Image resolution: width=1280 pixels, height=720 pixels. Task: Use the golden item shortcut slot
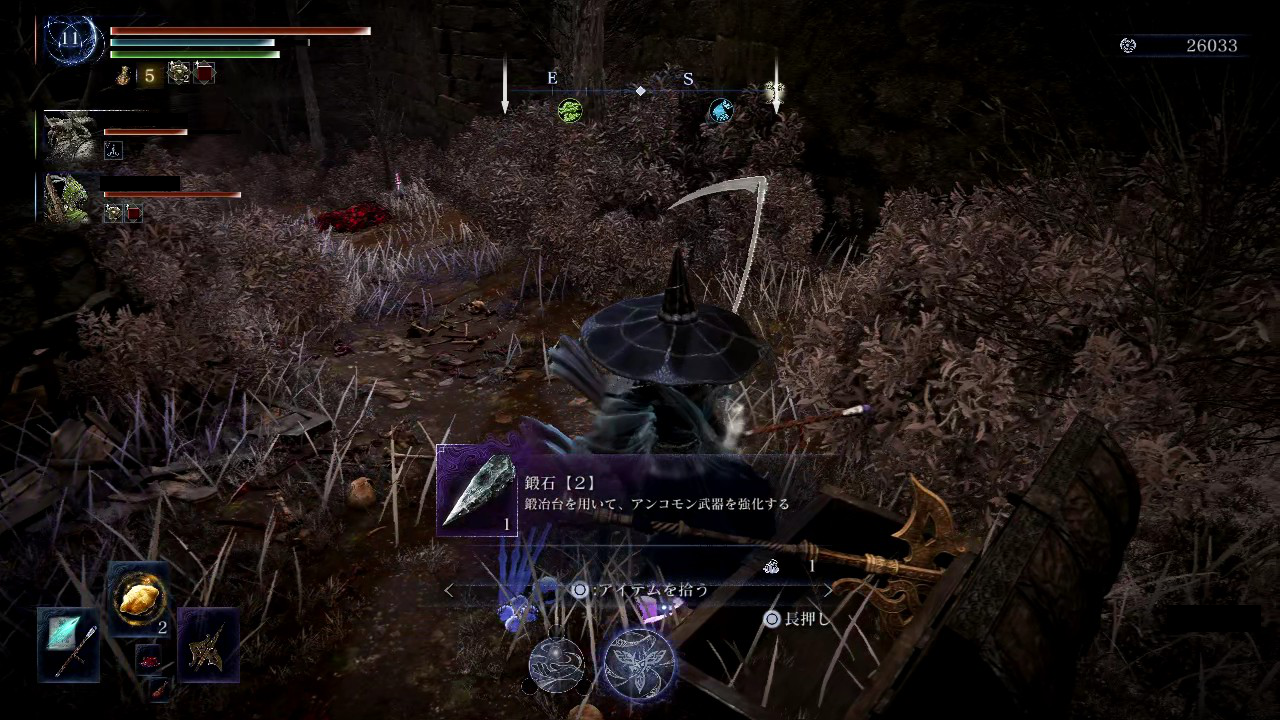(138, 599)
